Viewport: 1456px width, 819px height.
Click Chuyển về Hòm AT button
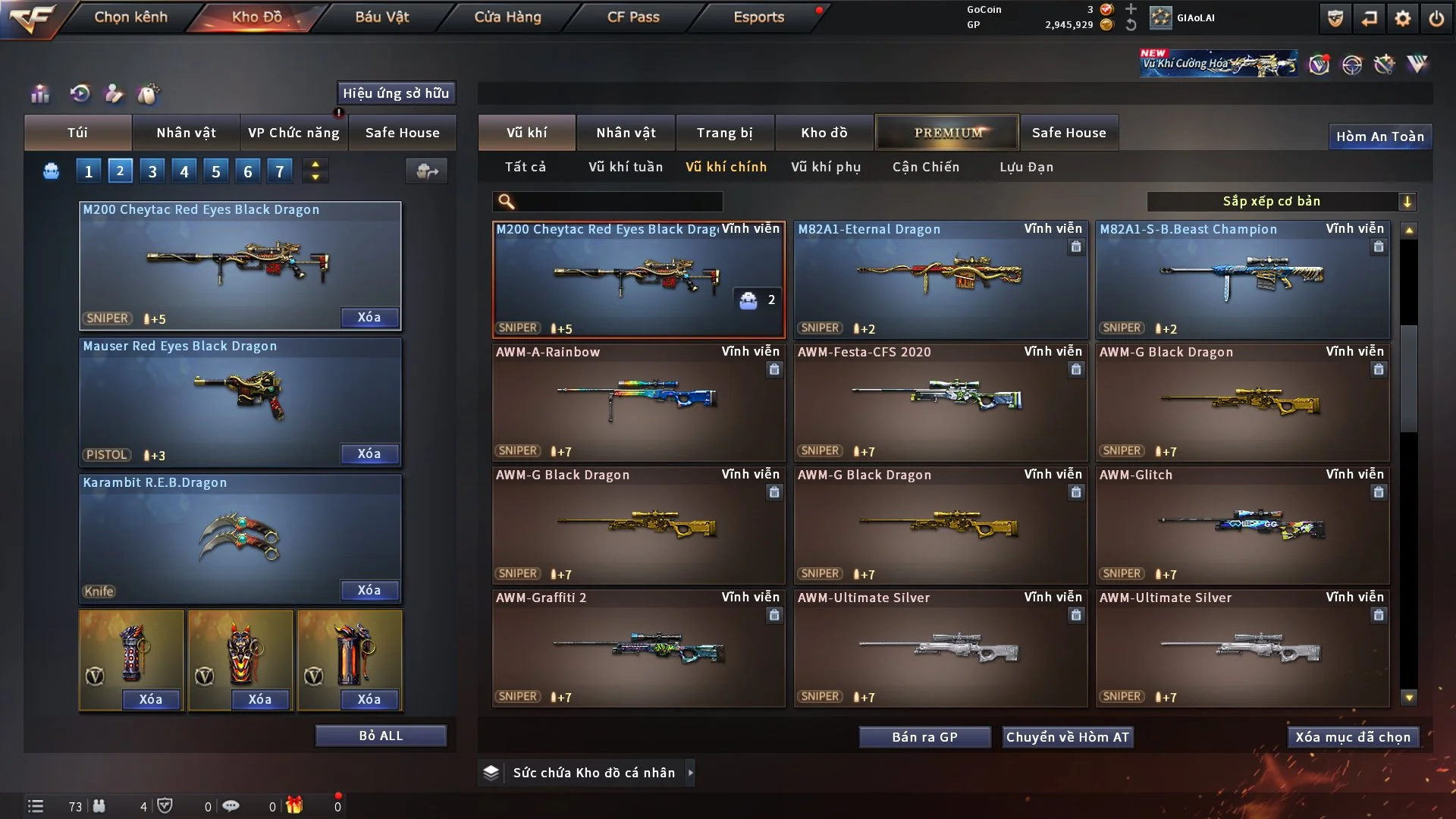1067,737
